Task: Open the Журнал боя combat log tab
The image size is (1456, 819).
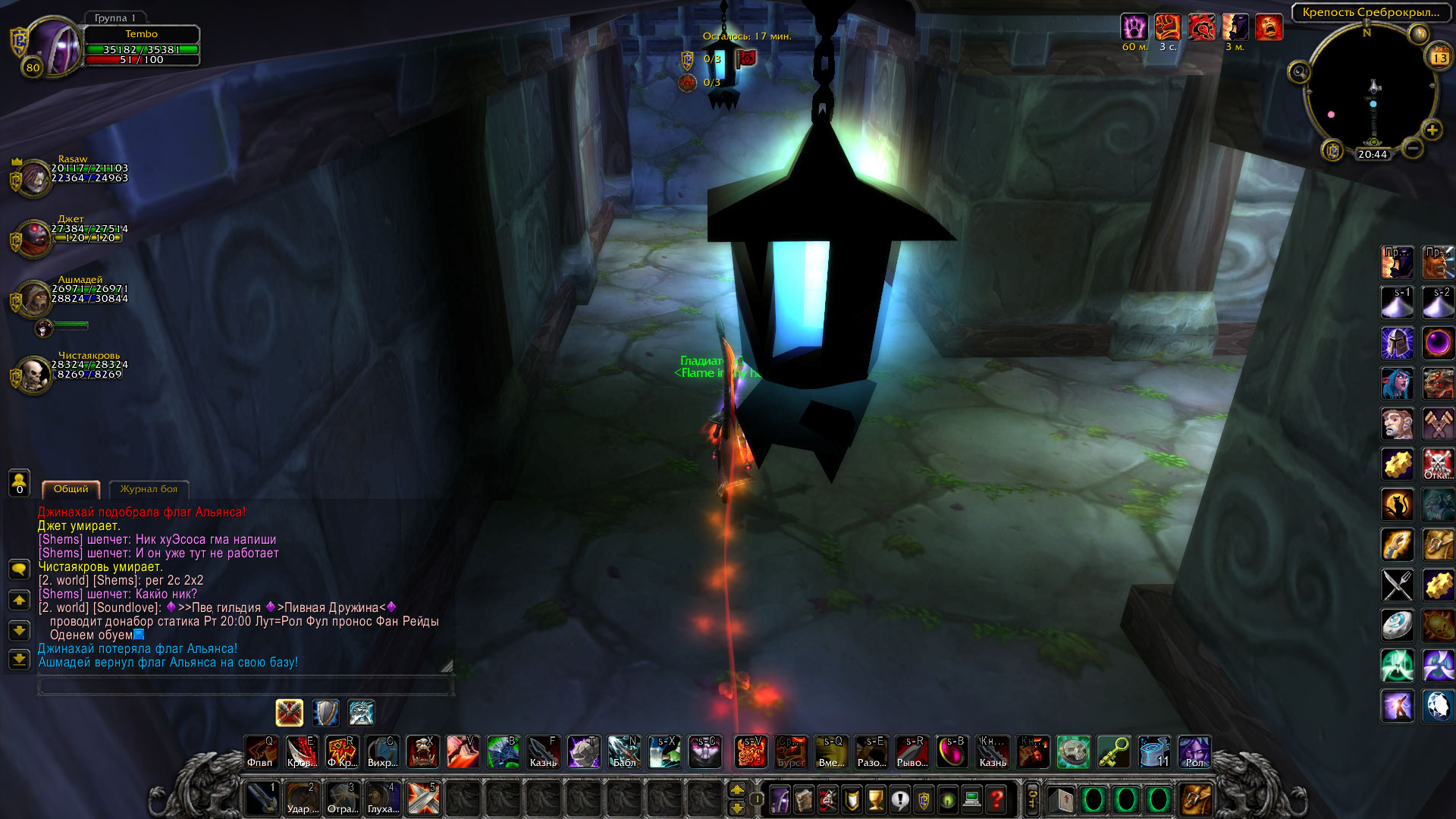Action: point(149,489)
